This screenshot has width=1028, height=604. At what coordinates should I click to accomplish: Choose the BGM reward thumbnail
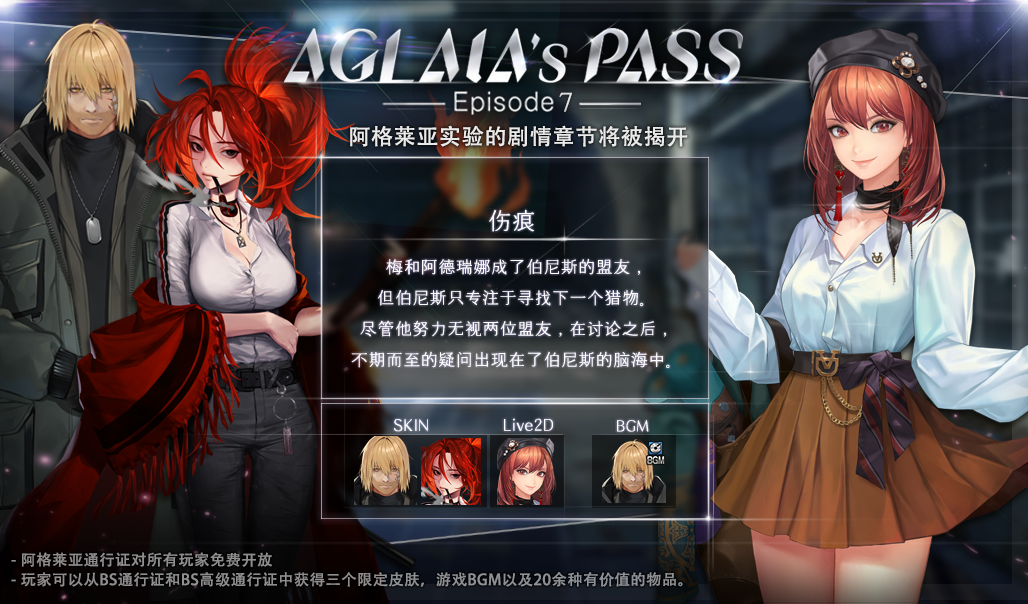click(x=633, y=470)
